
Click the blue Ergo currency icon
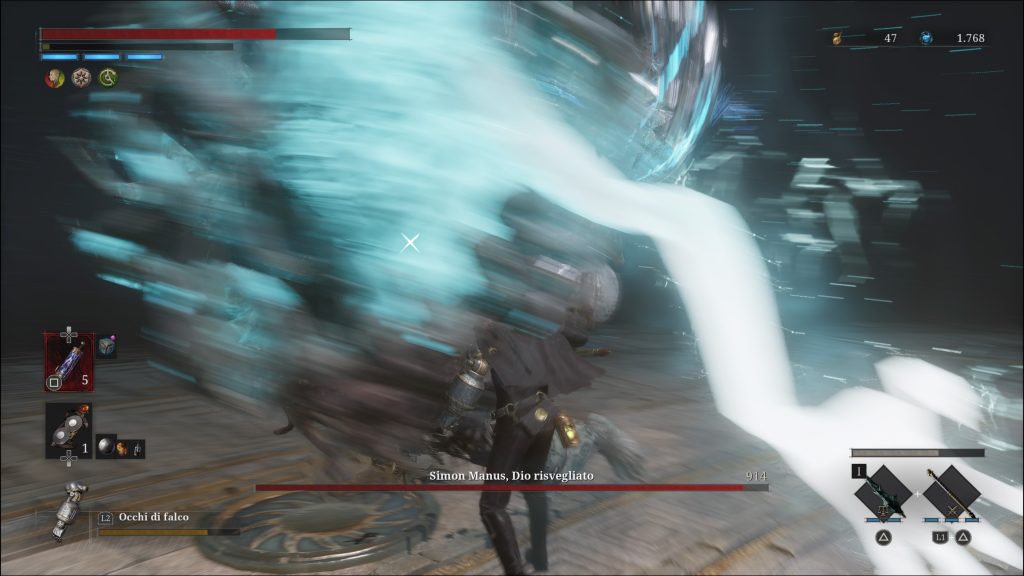point(926,38)
